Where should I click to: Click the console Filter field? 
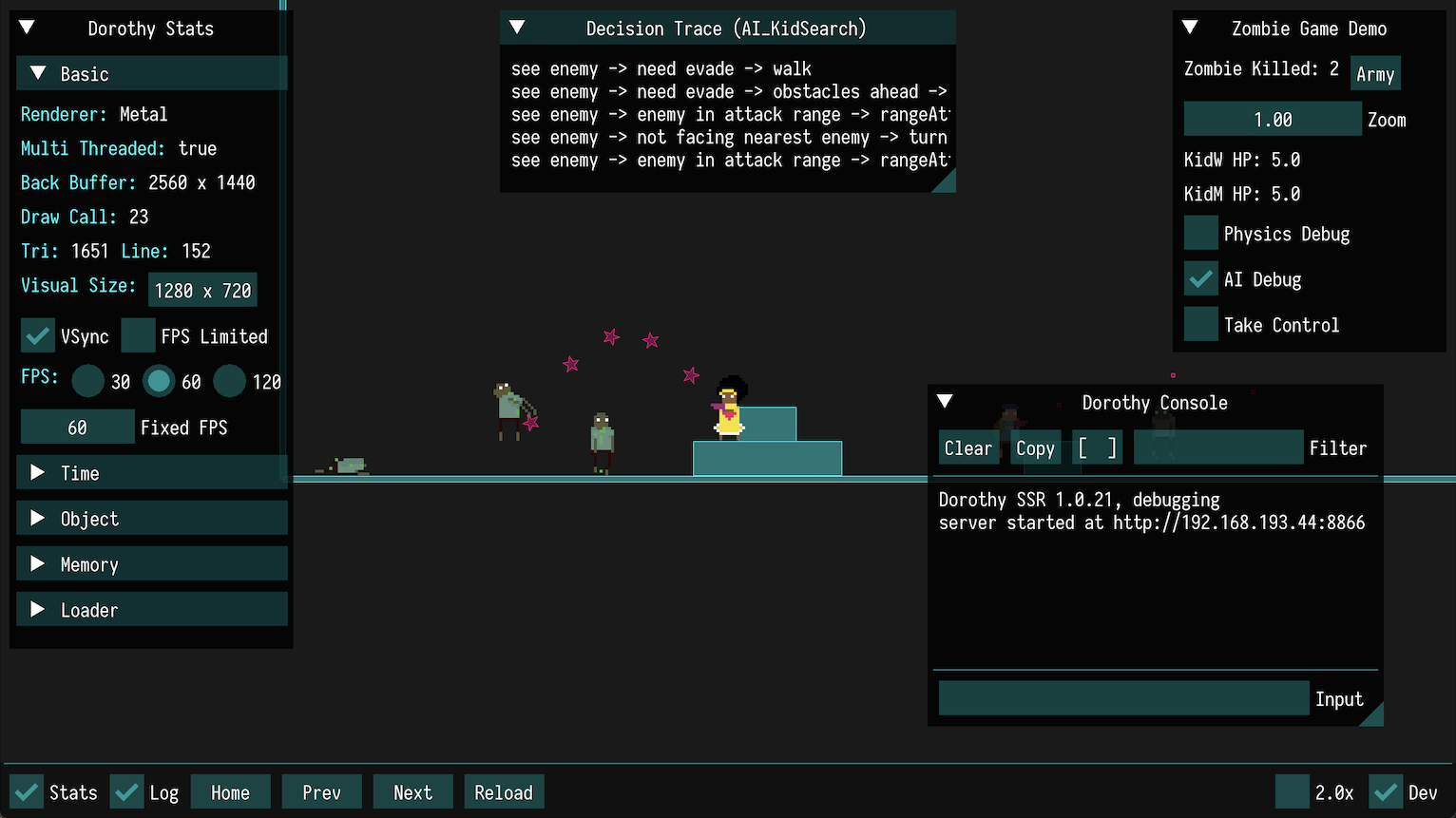pyautogui.click(x=1218, y=448)
